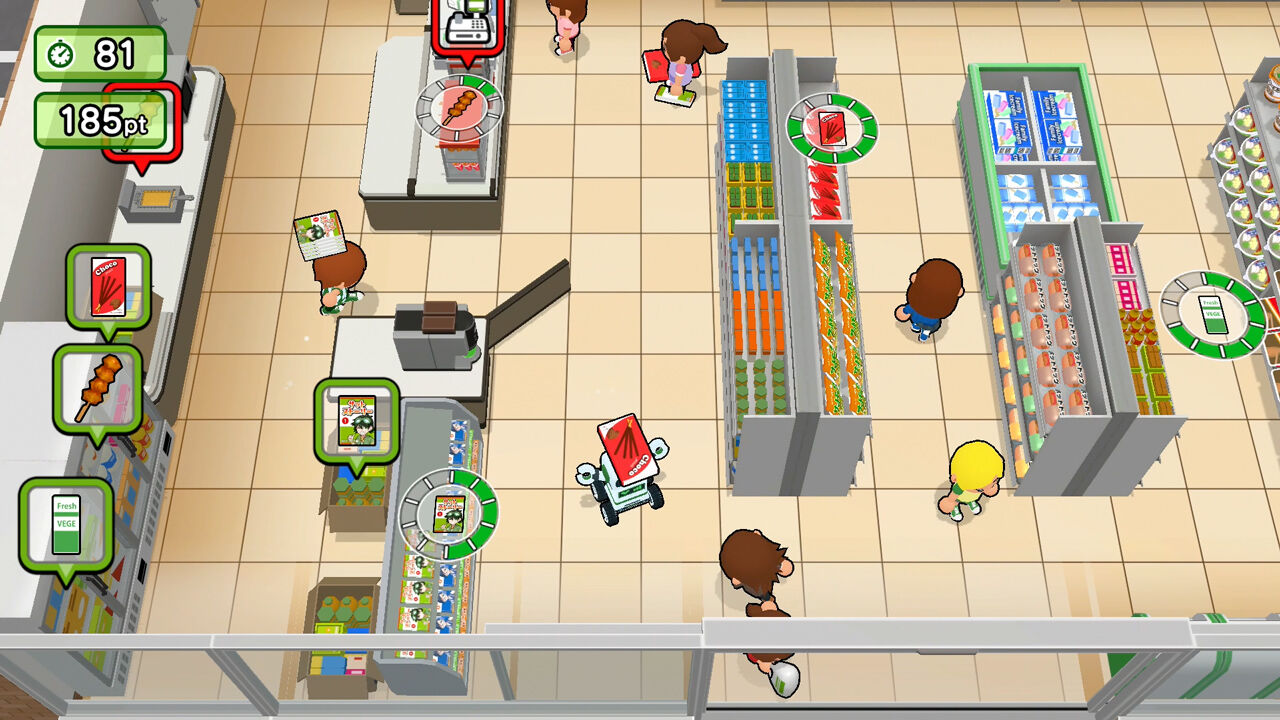Click the timer countdown bar
This screenshot has width=1280, height=720.
[100, 50]
